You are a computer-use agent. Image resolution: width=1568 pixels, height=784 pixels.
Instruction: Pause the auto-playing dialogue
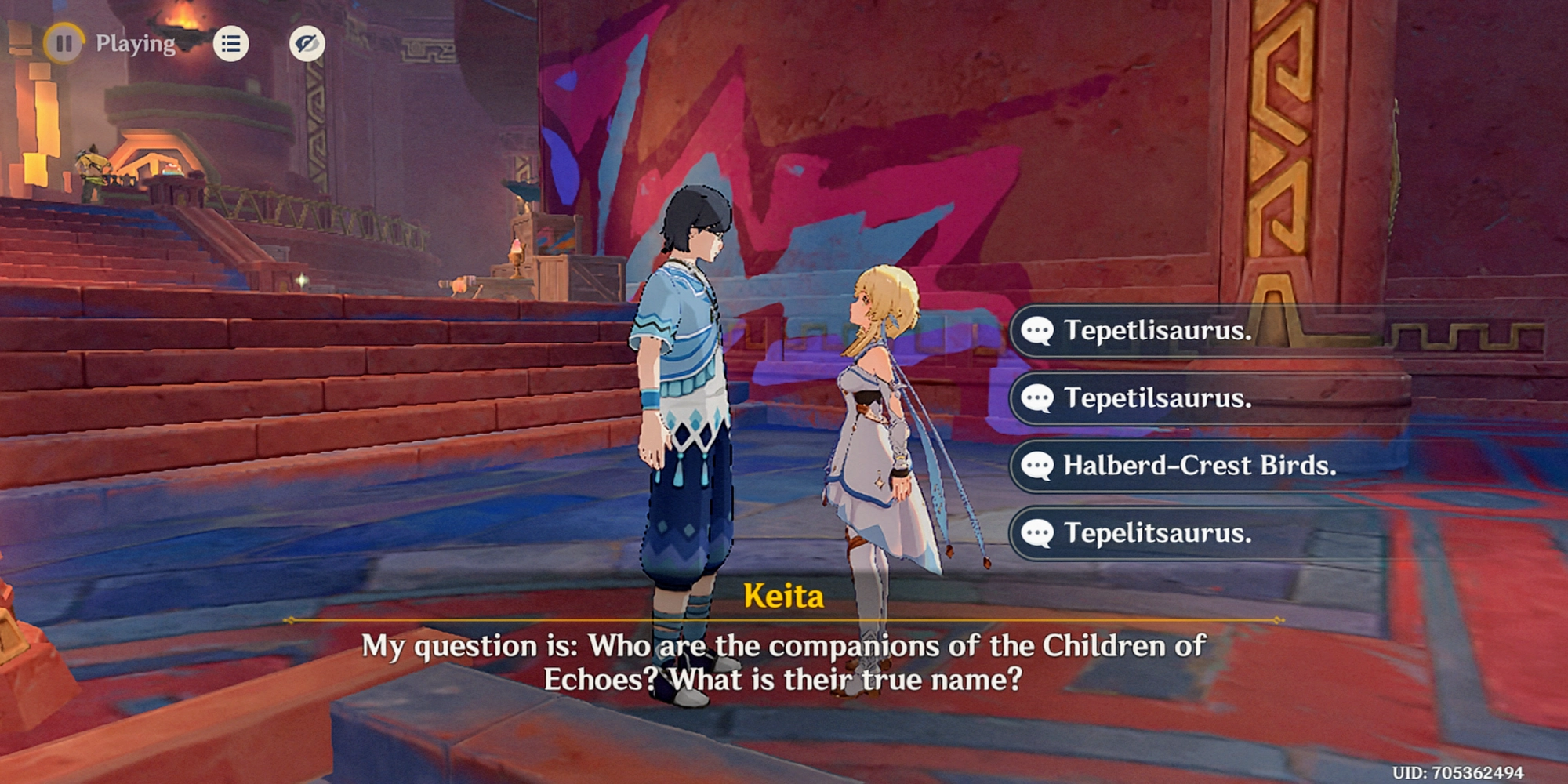click(64, 43)
